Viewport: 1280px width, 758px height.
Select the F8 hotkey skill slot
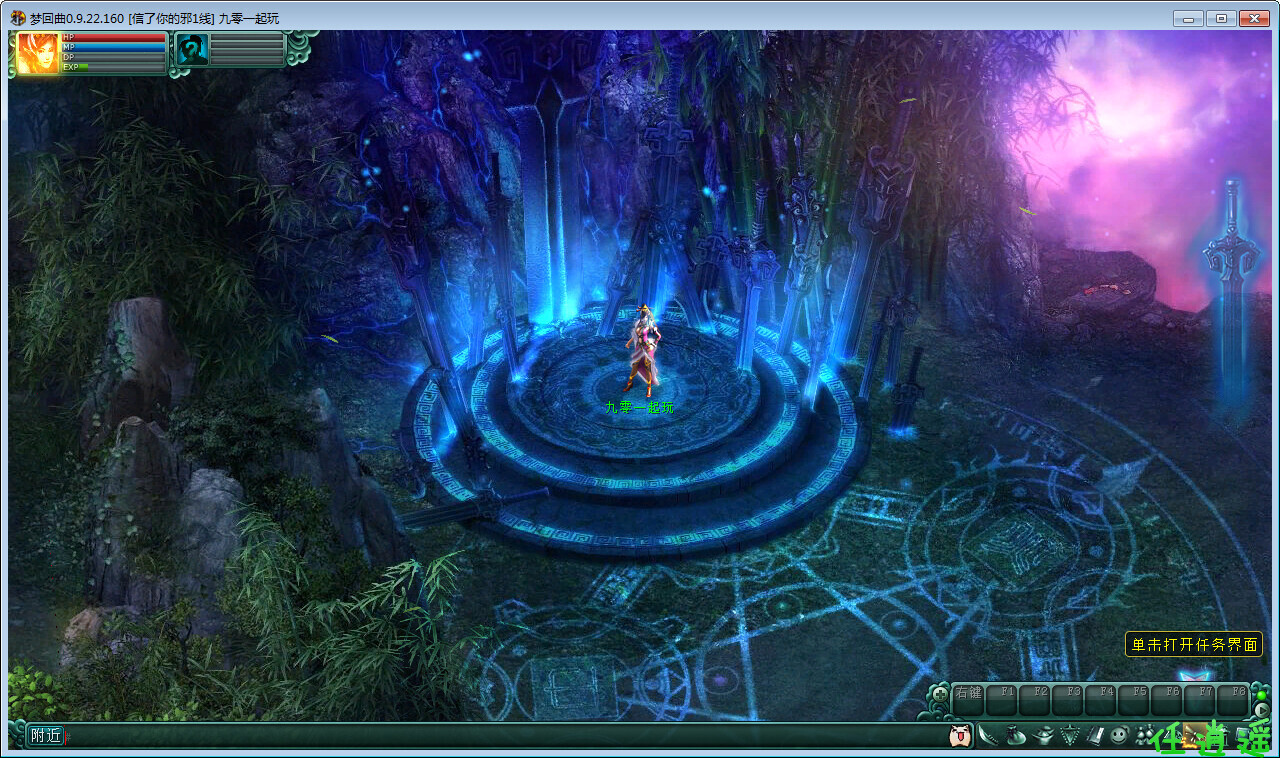[x=1233, y=699]
